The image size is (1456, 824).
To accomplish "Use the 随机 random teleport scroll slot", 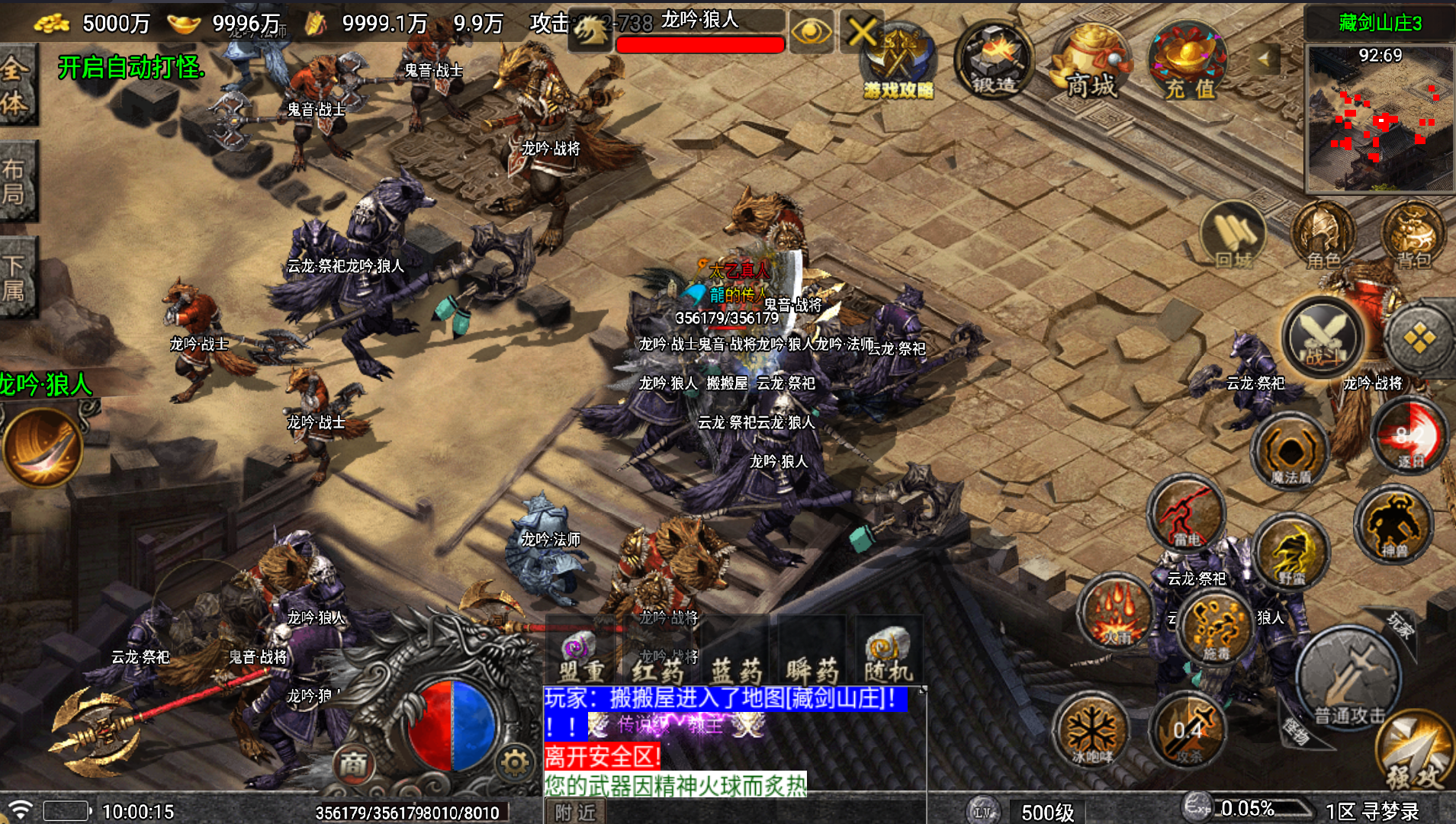I will (888, 654).
